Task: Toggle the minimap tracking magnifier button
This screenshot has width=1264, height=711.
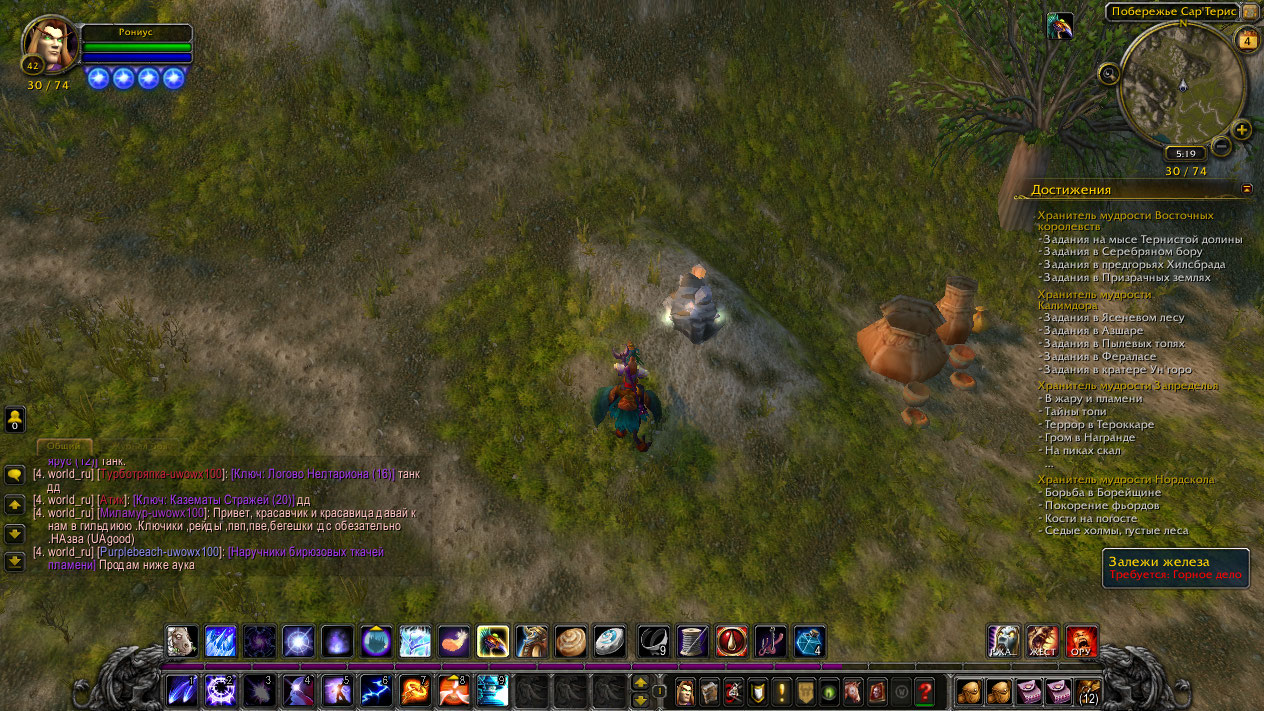Action: pos(1109,73)
